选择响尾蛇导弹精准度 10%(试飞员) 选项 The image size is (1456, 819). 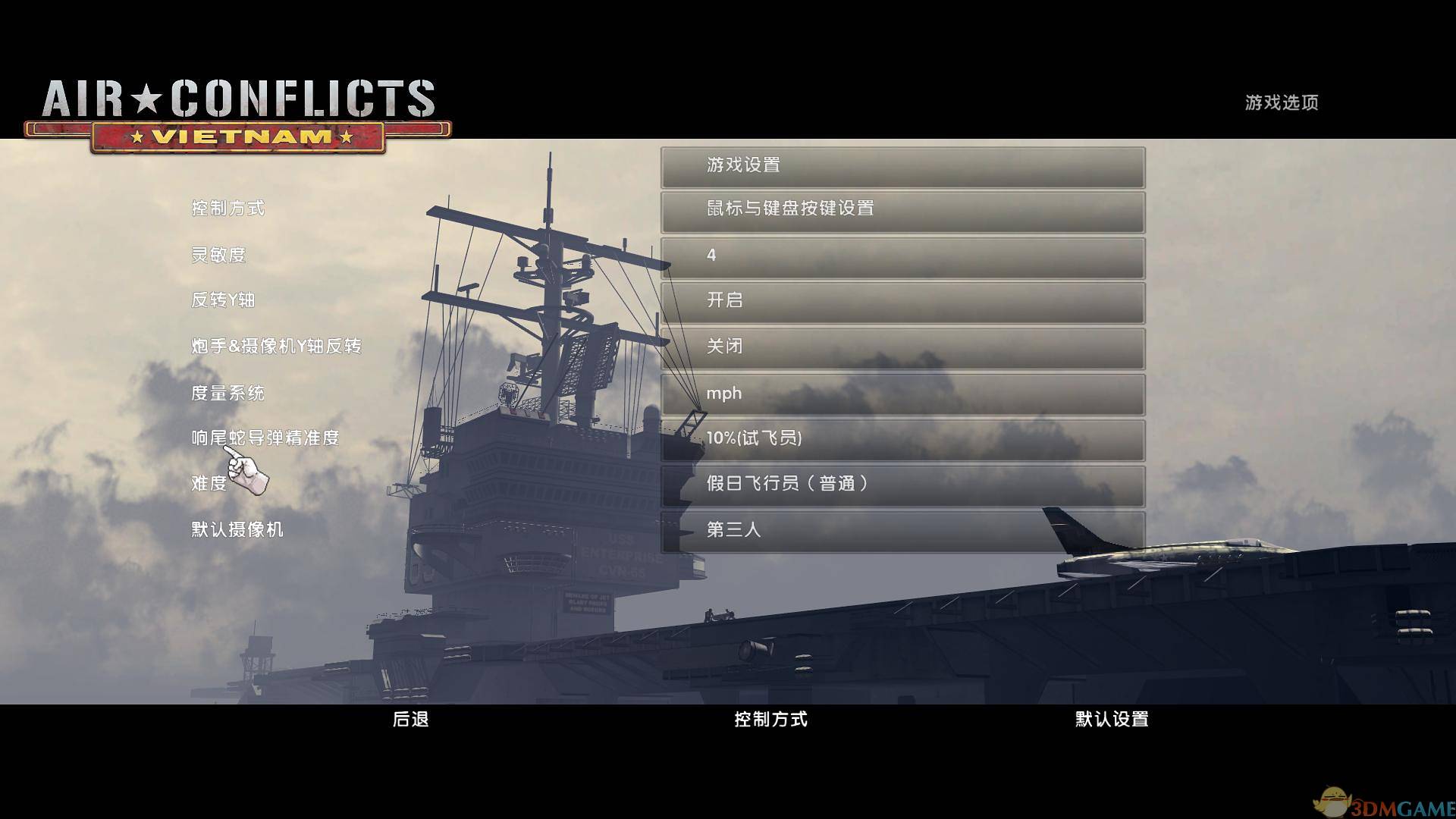click(902, 438)
